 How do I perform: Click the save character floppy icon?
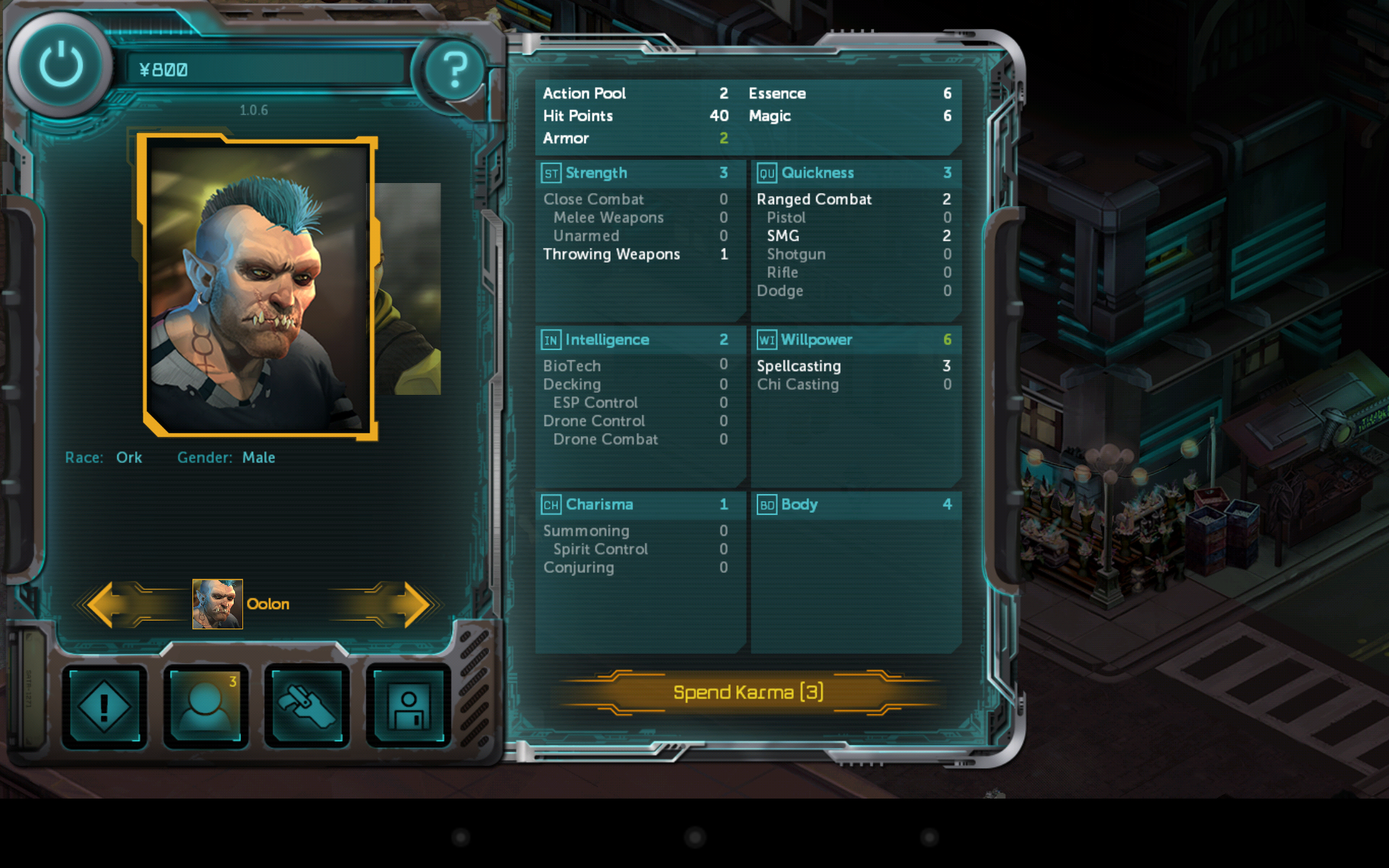[408, 707]
